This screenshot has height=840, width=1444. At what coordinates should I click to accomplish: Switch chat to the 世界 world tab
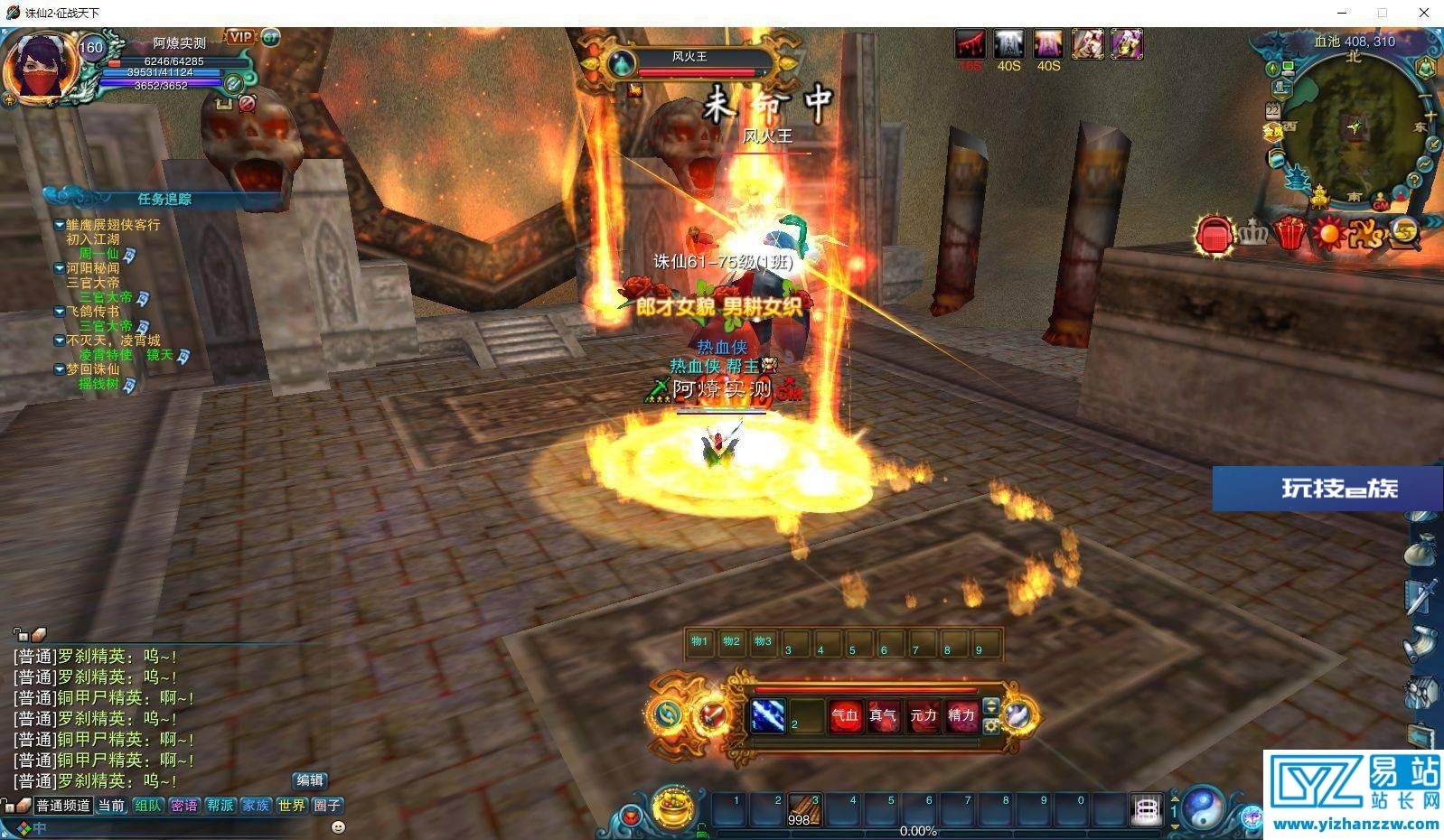click(x=291, y=805)
